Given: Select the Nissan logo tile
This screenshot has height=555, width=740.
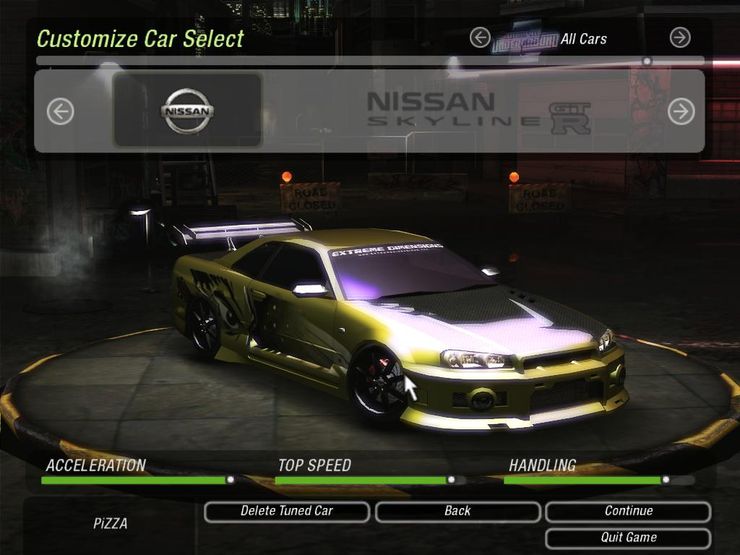Looking at the screenshot, I should tap(188, 110).
